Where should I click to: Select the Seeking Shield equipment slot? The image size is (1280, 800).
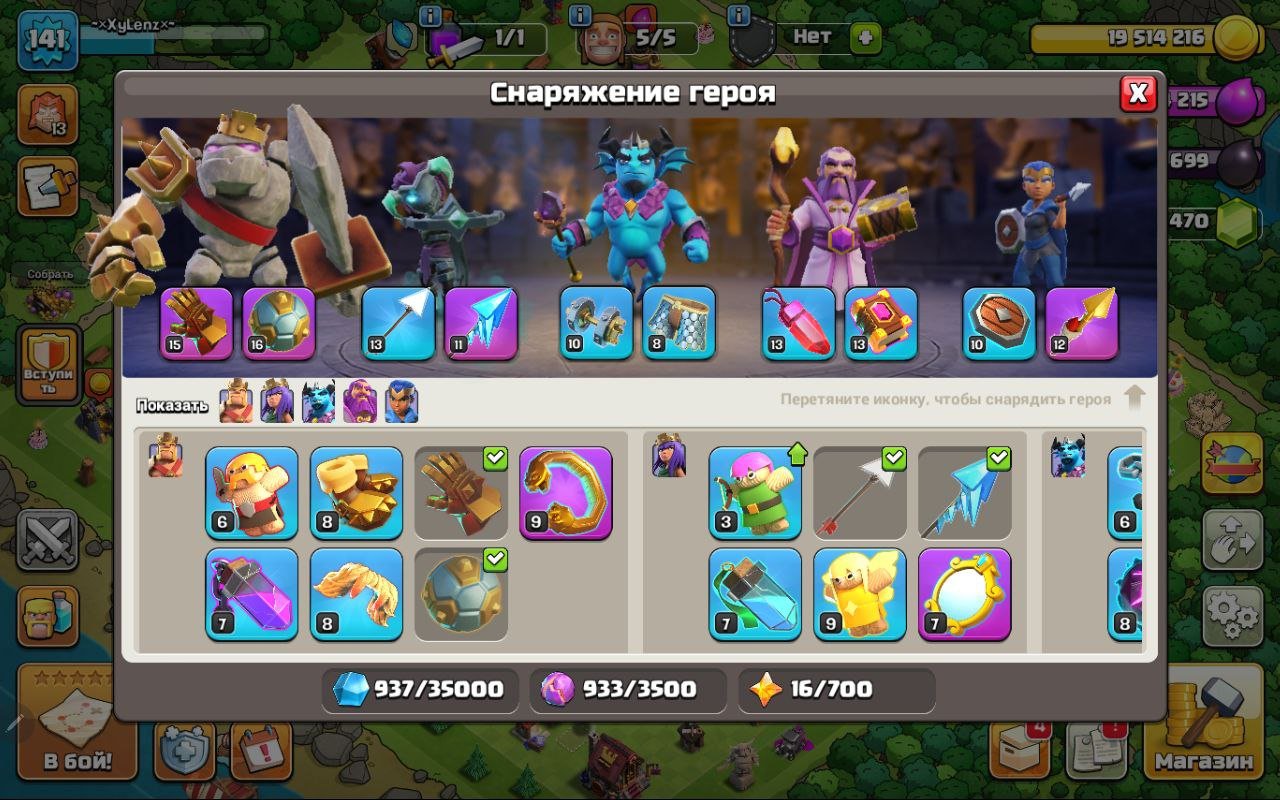[998, 323]
